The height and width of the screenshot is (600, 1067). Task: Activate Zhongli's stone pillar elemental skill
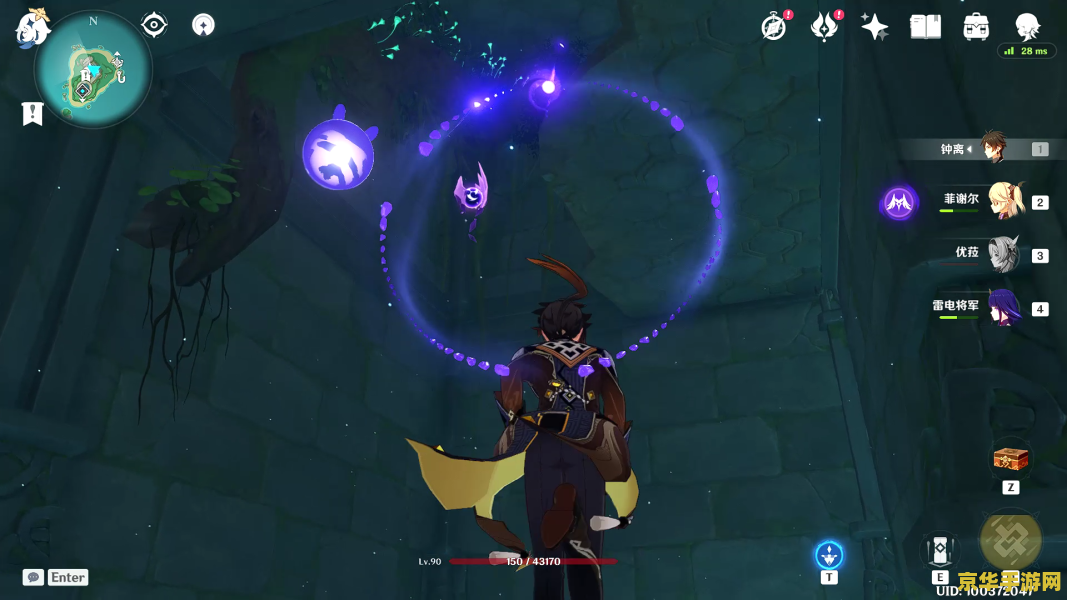[940, 549]
